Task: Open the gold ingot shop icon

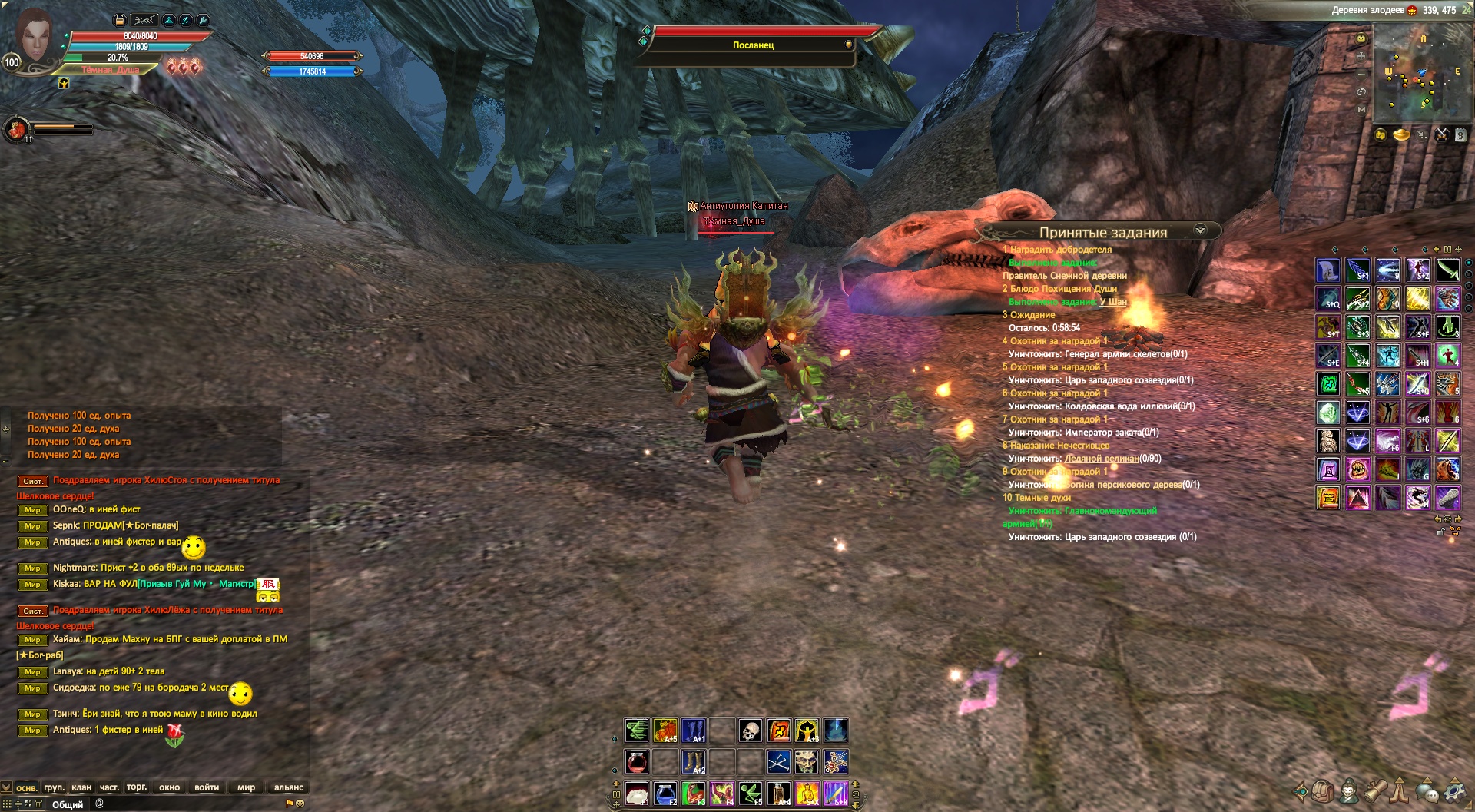Action: [1401, 135]
